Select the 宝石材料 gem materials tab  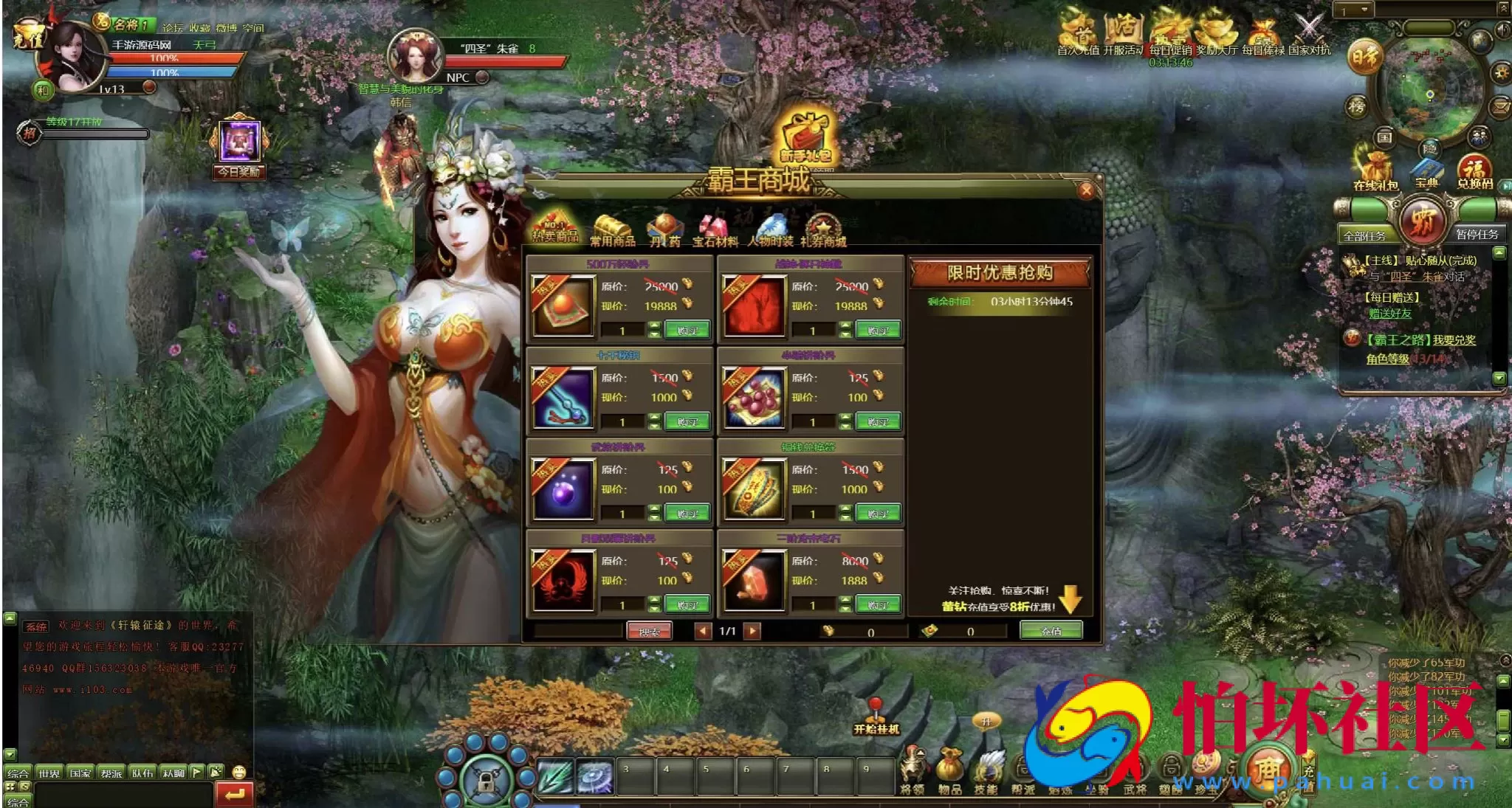point(715,231)
